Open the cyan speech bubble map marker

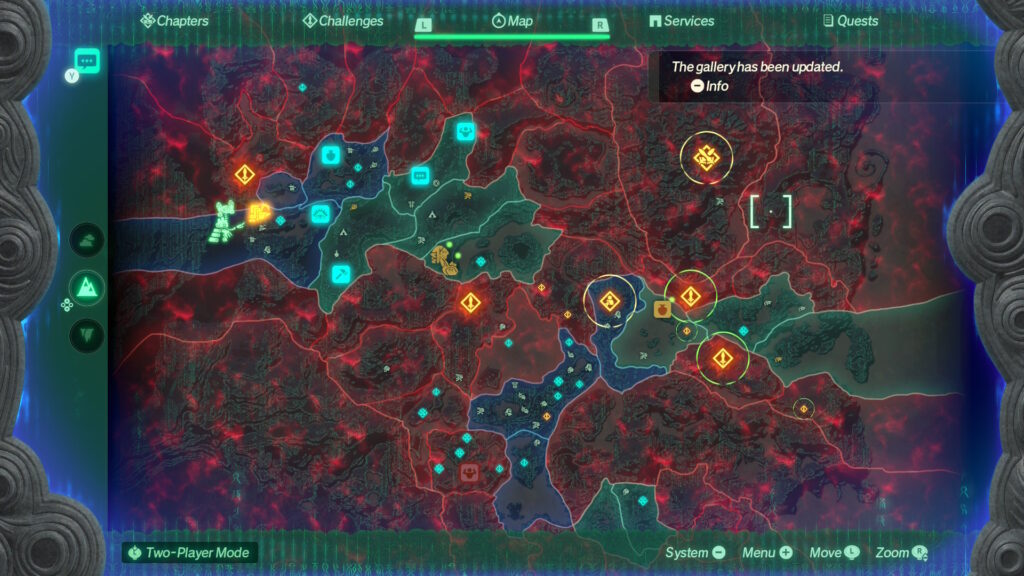[421, 176]
